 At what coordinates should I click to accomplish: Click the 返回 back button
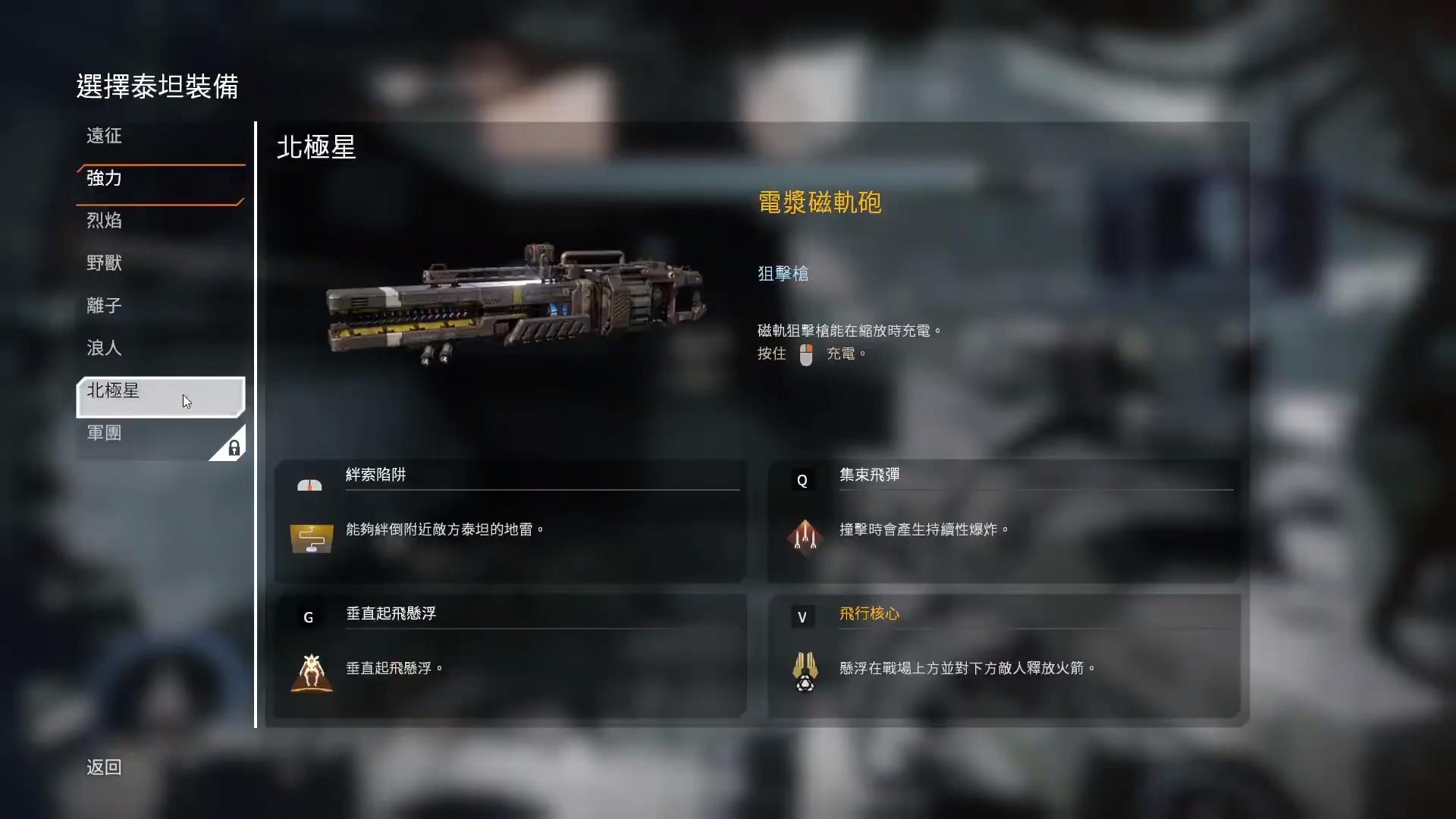[103, 767]
